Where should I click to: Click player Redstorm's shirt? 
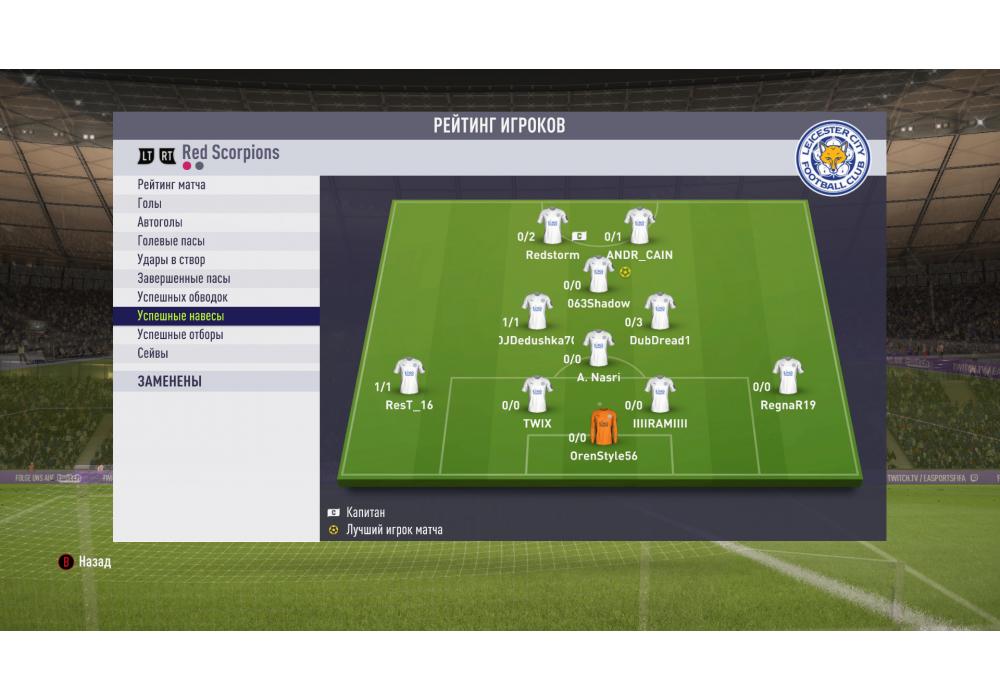[552, 226]
